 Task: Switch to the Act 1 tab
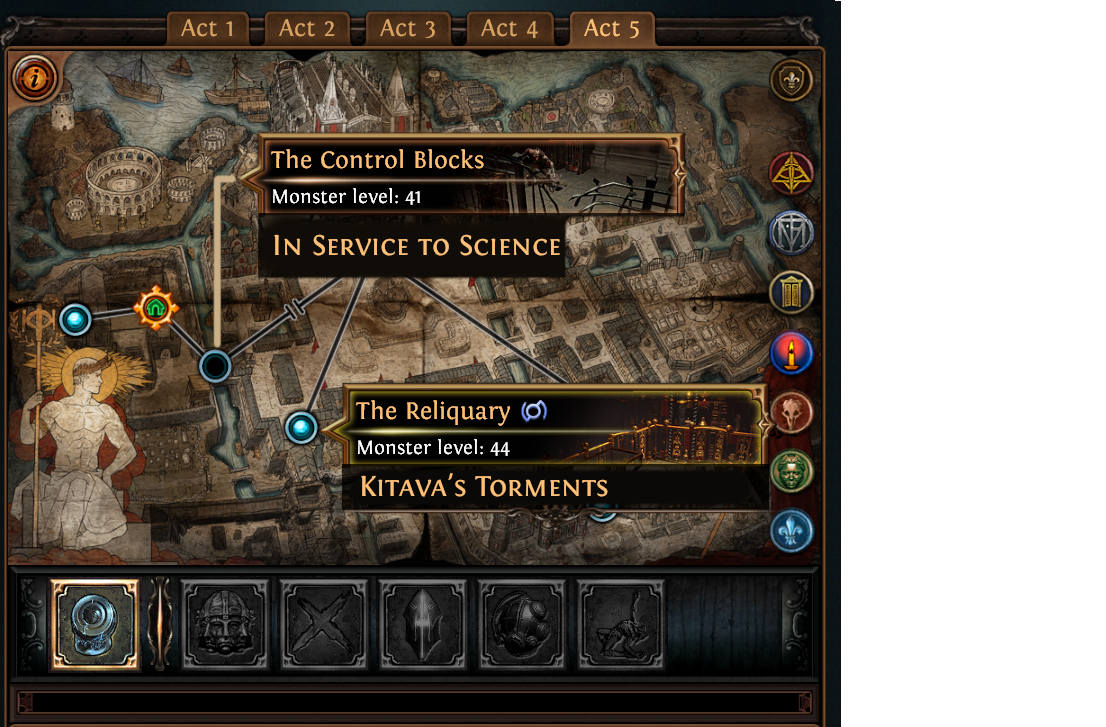click(207, 29)
